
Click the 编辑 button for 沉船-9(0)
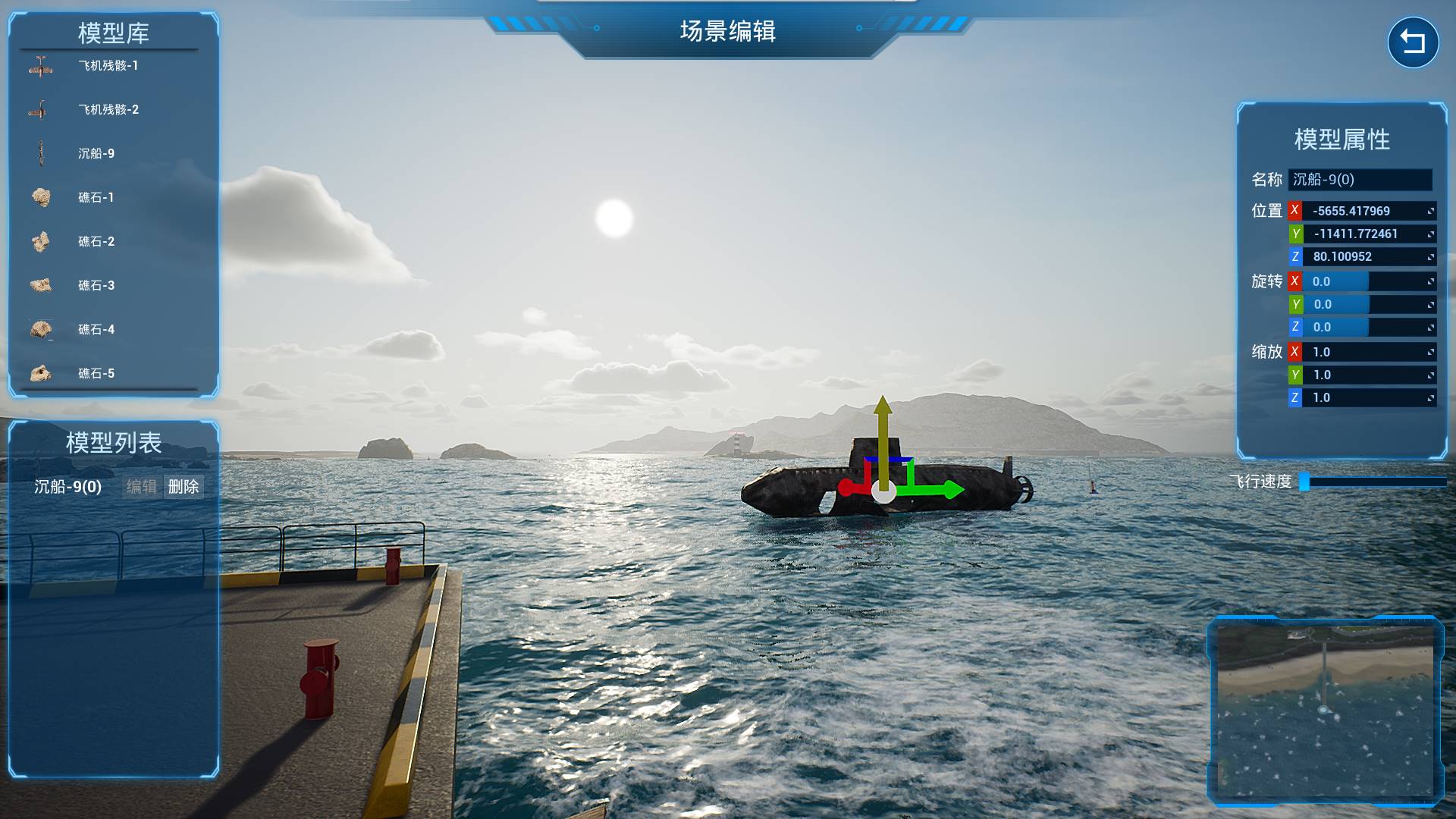[x=141, y=487]
